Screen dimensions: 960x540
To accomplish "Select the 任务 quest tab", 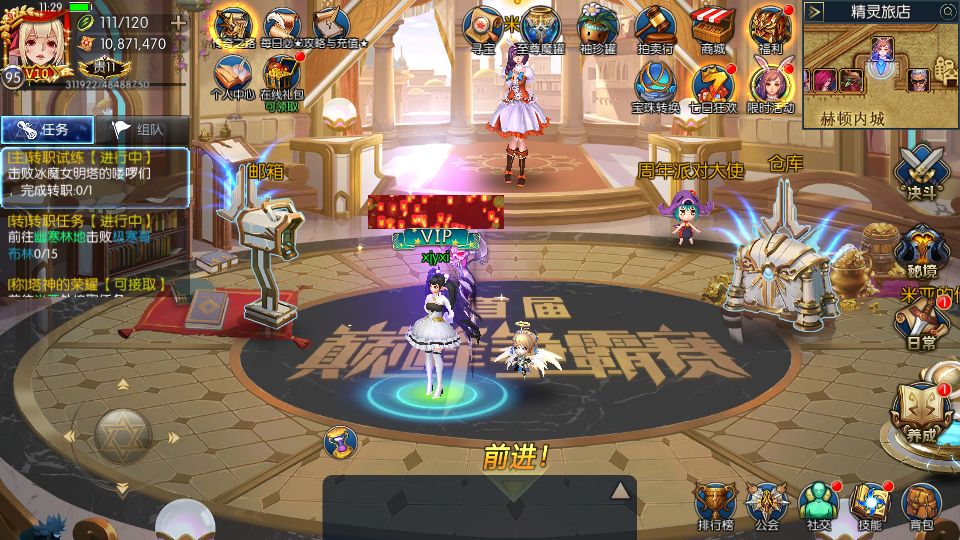I will 47,129.
